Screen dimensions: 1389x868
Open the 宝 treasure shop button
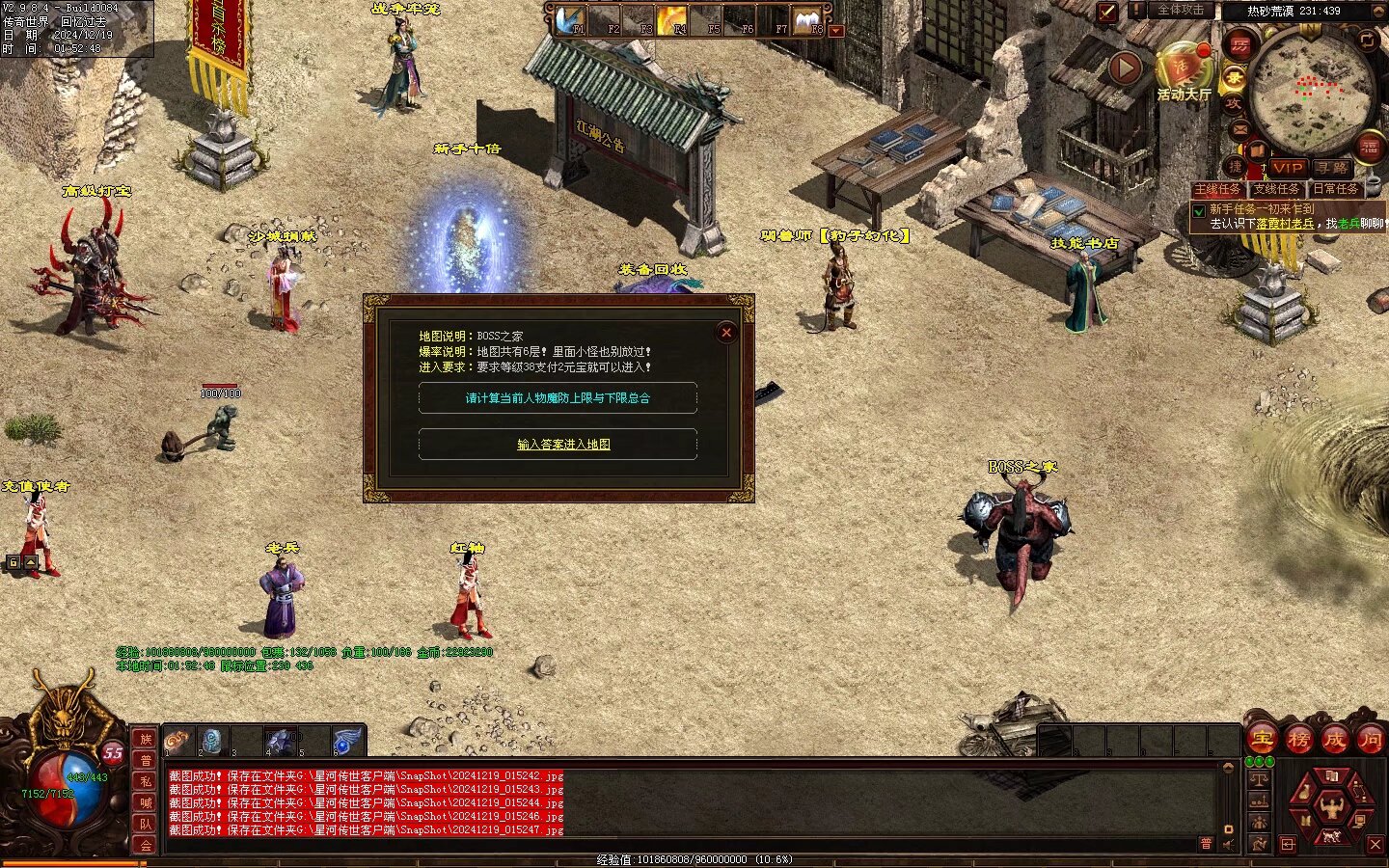pos(1262,741)
